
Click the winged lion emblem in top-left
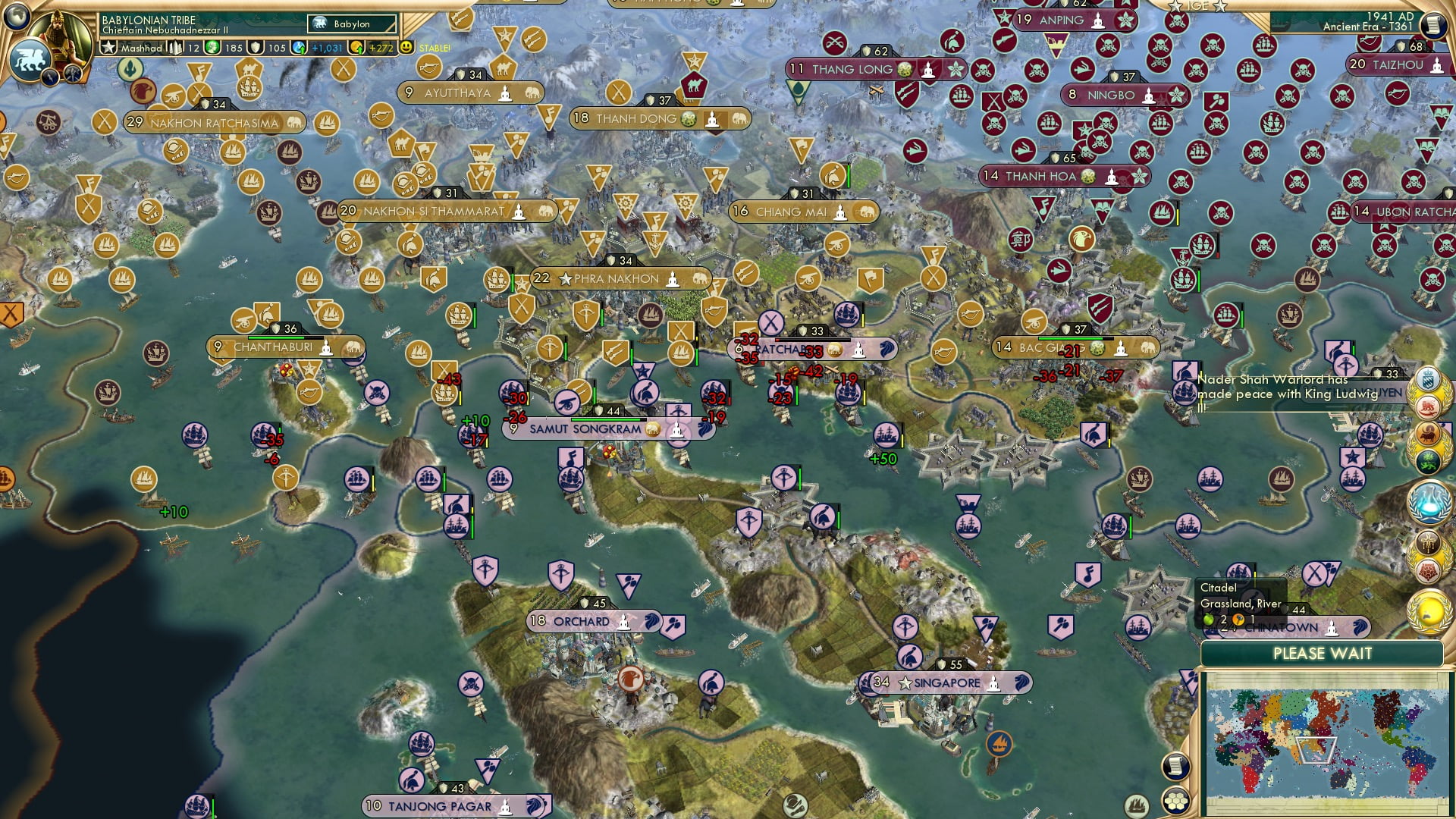pyautogui.click(x=31, y=61)
